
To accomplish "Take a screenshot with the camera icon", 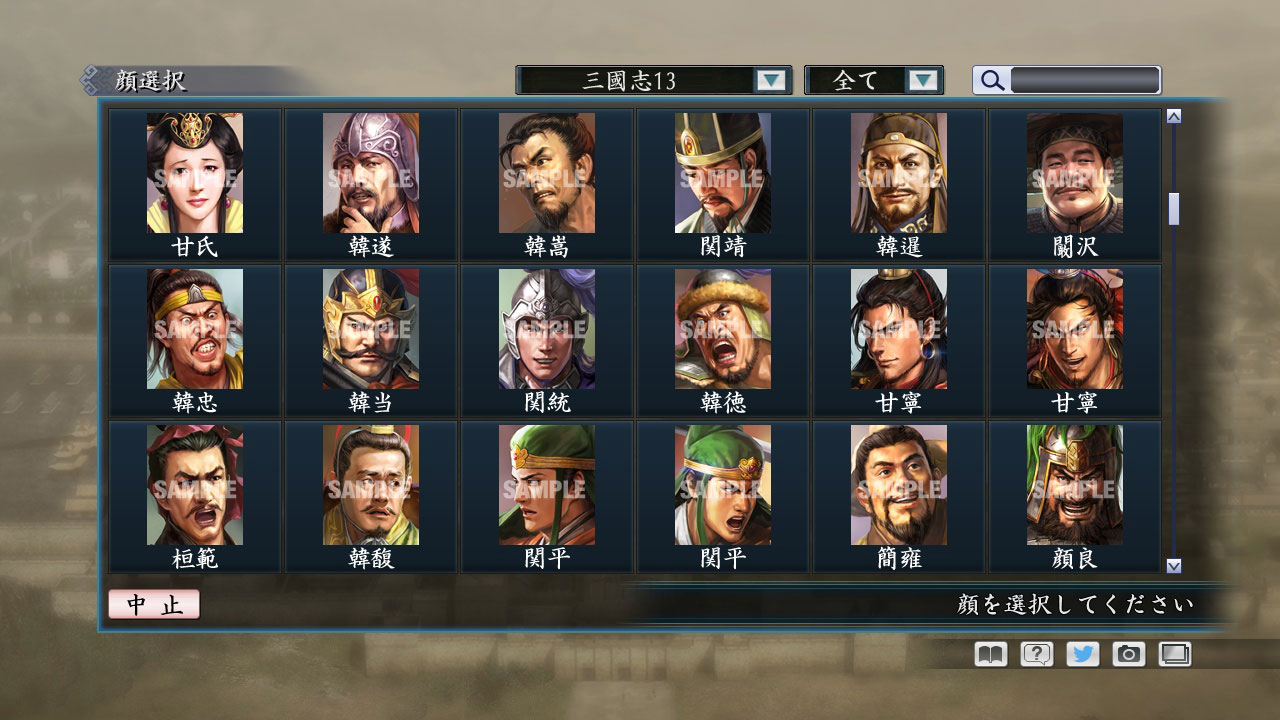I will pyautogui.click(x=1127, y=653).
